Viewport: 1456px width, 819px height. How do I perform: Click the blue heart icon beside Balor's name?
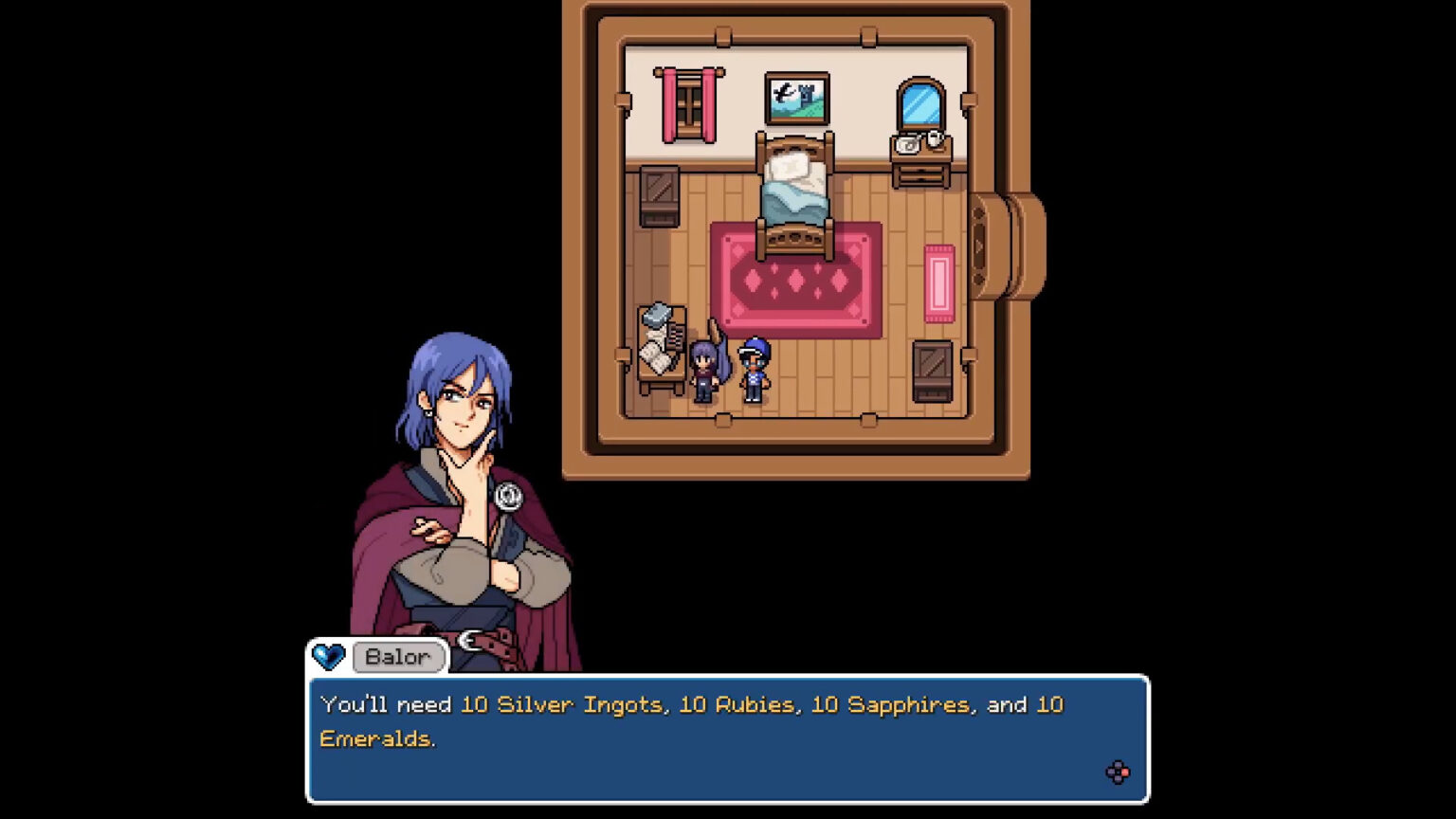(x=328, y=654)
